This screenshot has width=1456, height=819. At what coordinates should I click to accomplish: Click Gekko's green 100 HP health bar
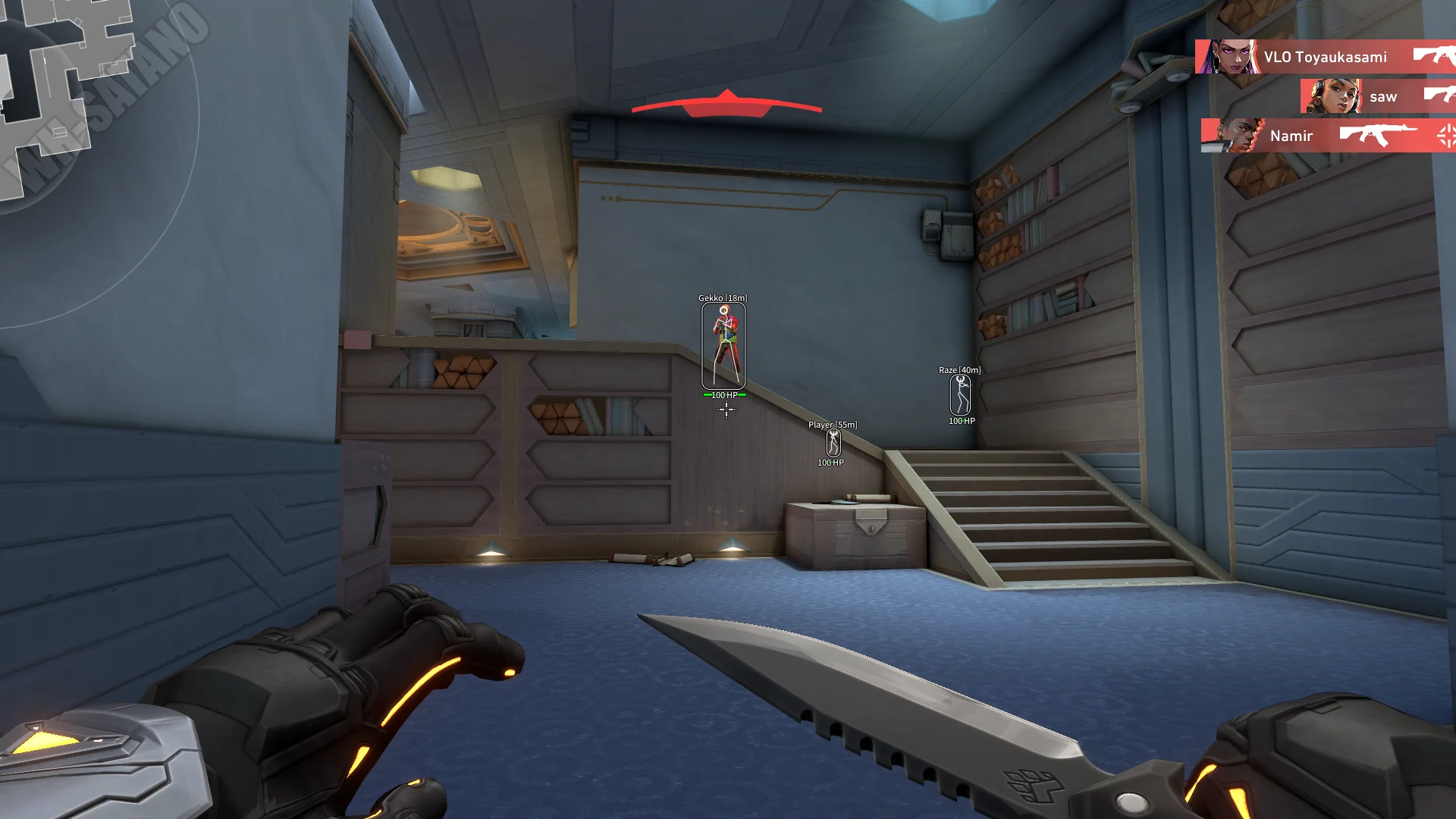[x=723, y=395]
